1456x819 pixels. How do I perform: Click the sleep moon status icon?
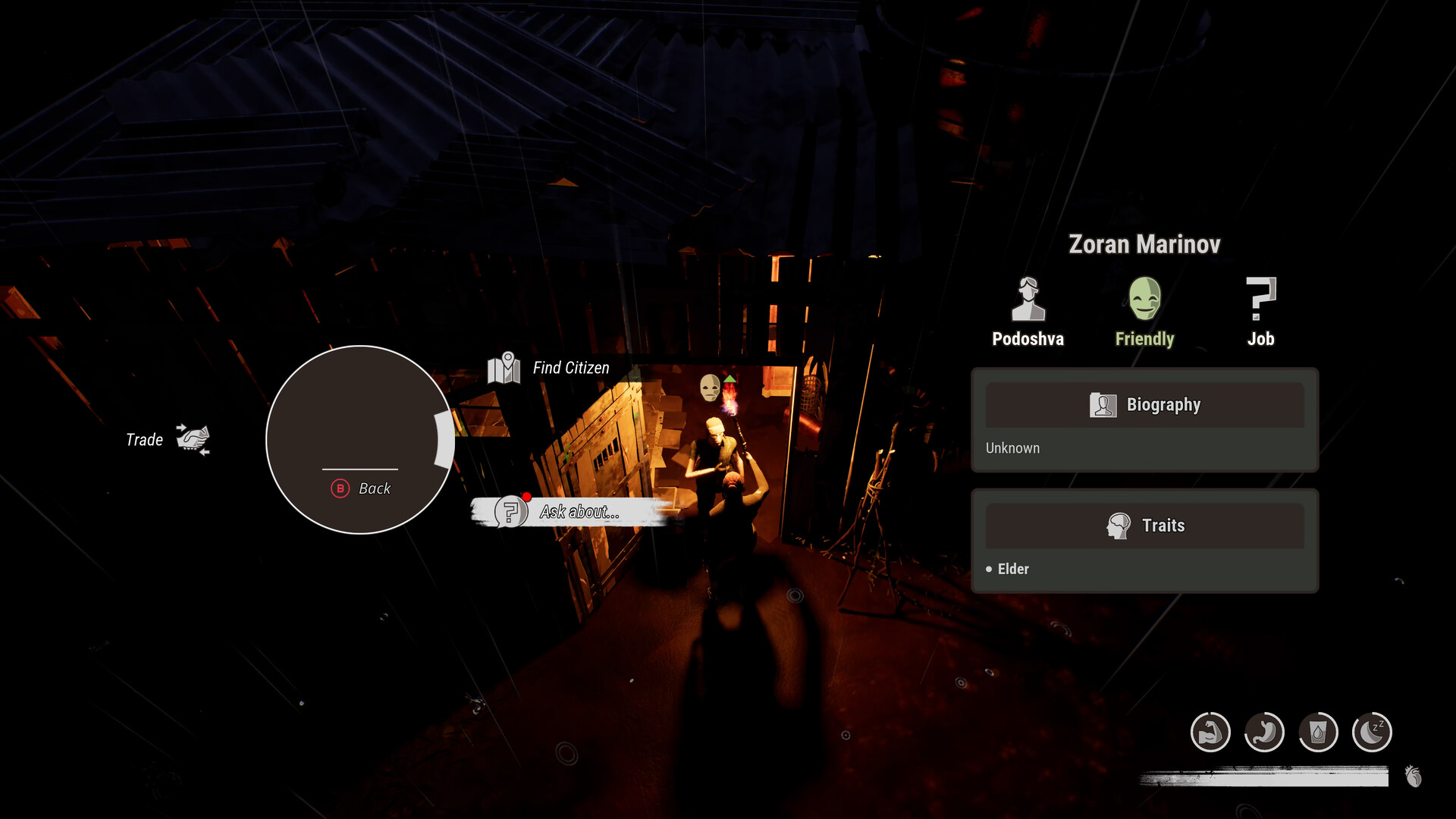tap(1372, 733)
